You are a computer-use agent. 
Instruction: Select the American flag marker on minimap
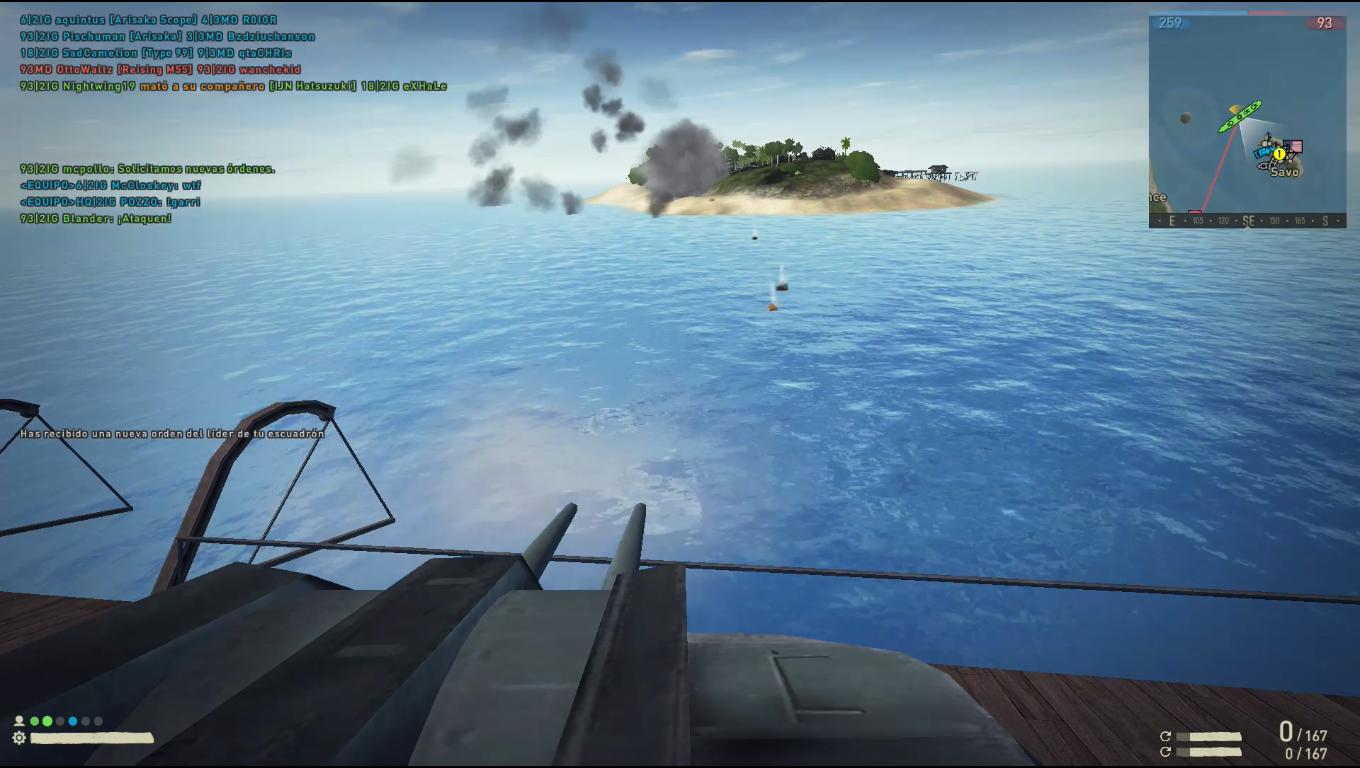coord(1295,147)
